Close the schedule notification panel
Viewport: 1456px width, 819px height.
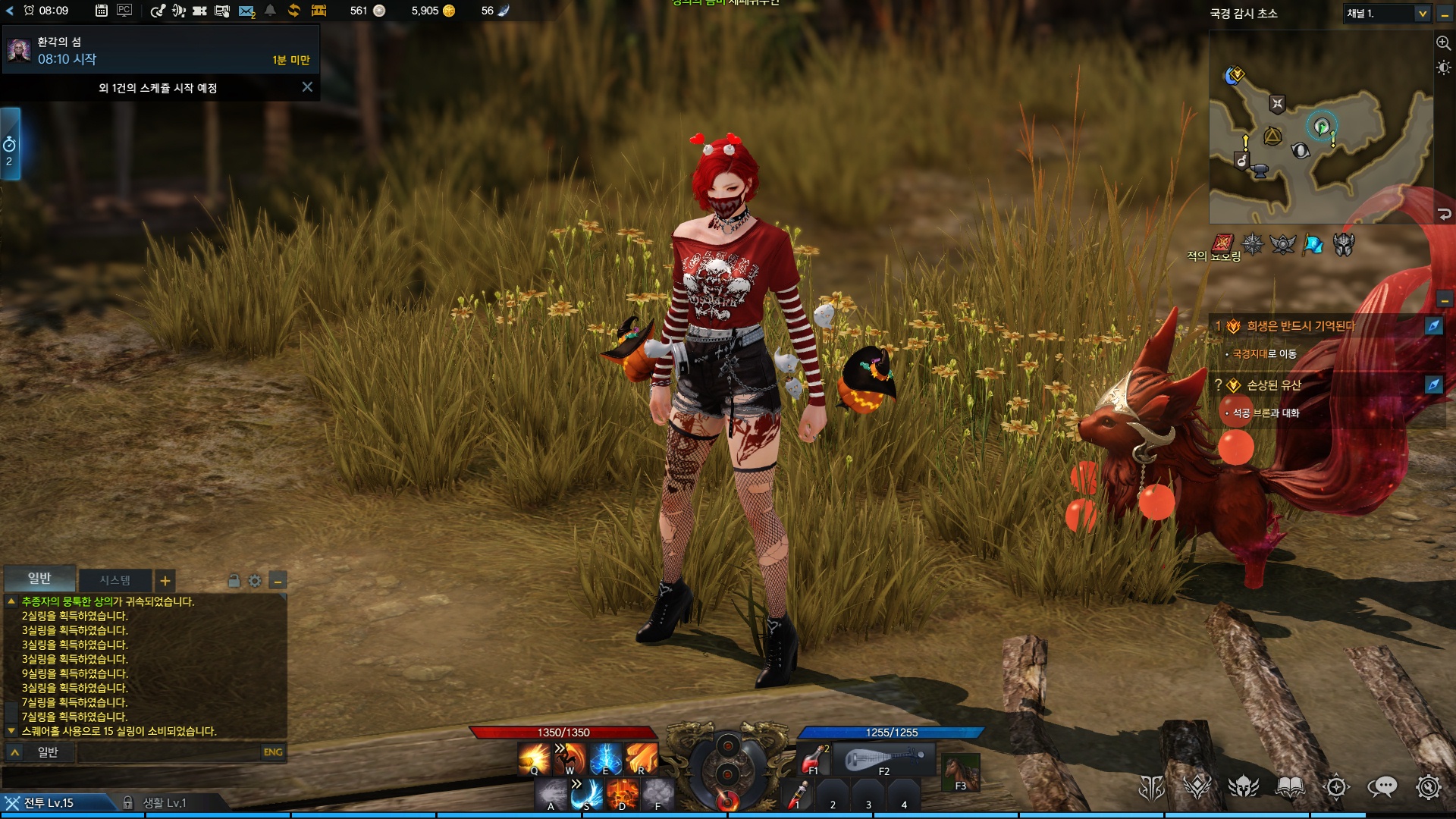[x=307, y=87]
